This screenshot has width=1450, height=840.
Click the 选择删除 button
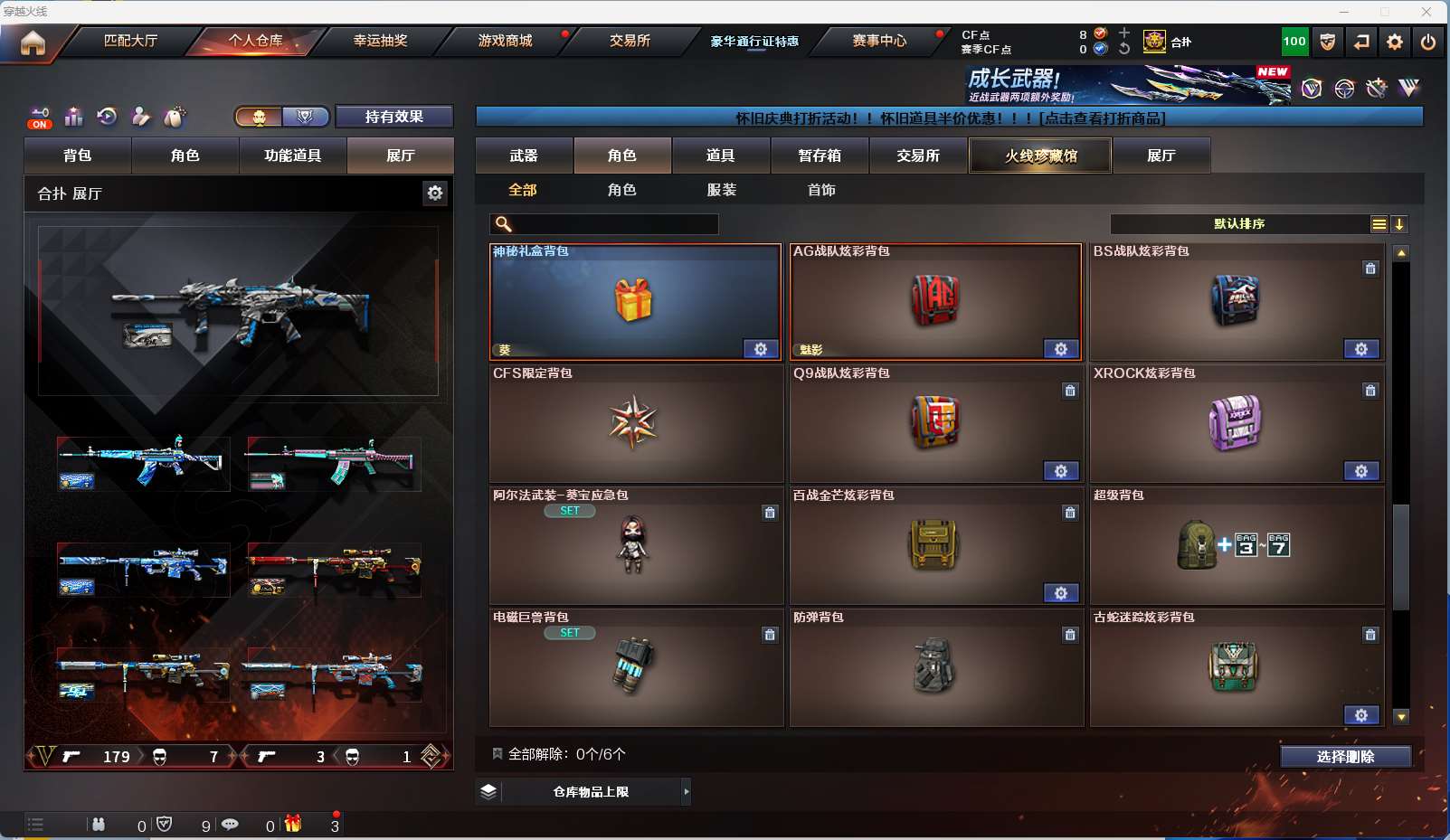(1345, 757)
